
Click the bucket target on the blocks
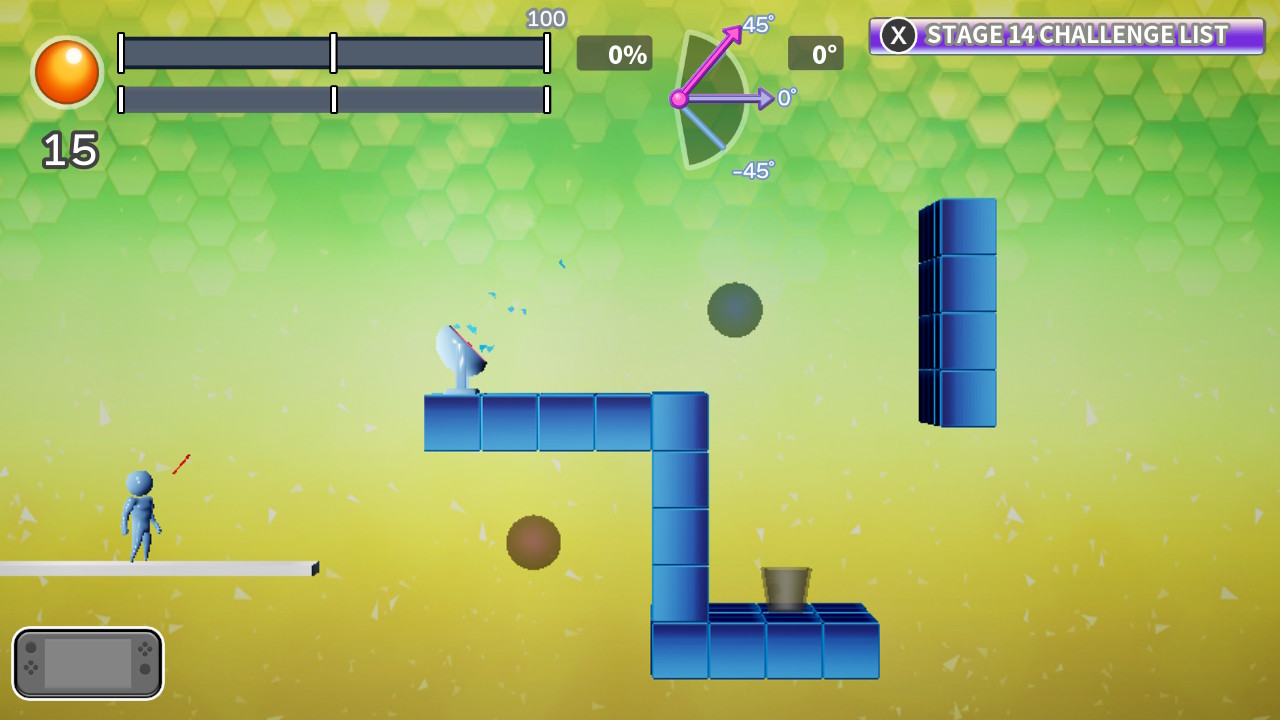click(786, 584)
